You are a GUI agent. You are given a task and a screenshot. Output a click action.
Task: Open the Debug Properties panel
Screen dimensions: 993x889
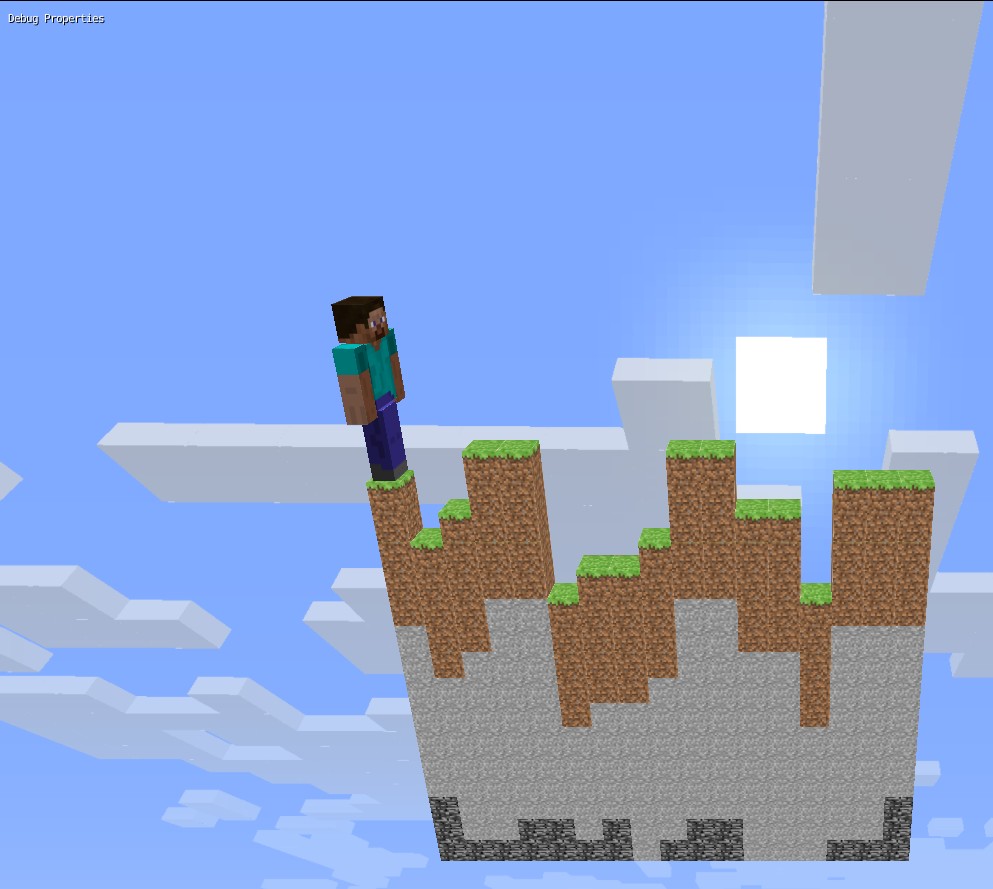56,18
